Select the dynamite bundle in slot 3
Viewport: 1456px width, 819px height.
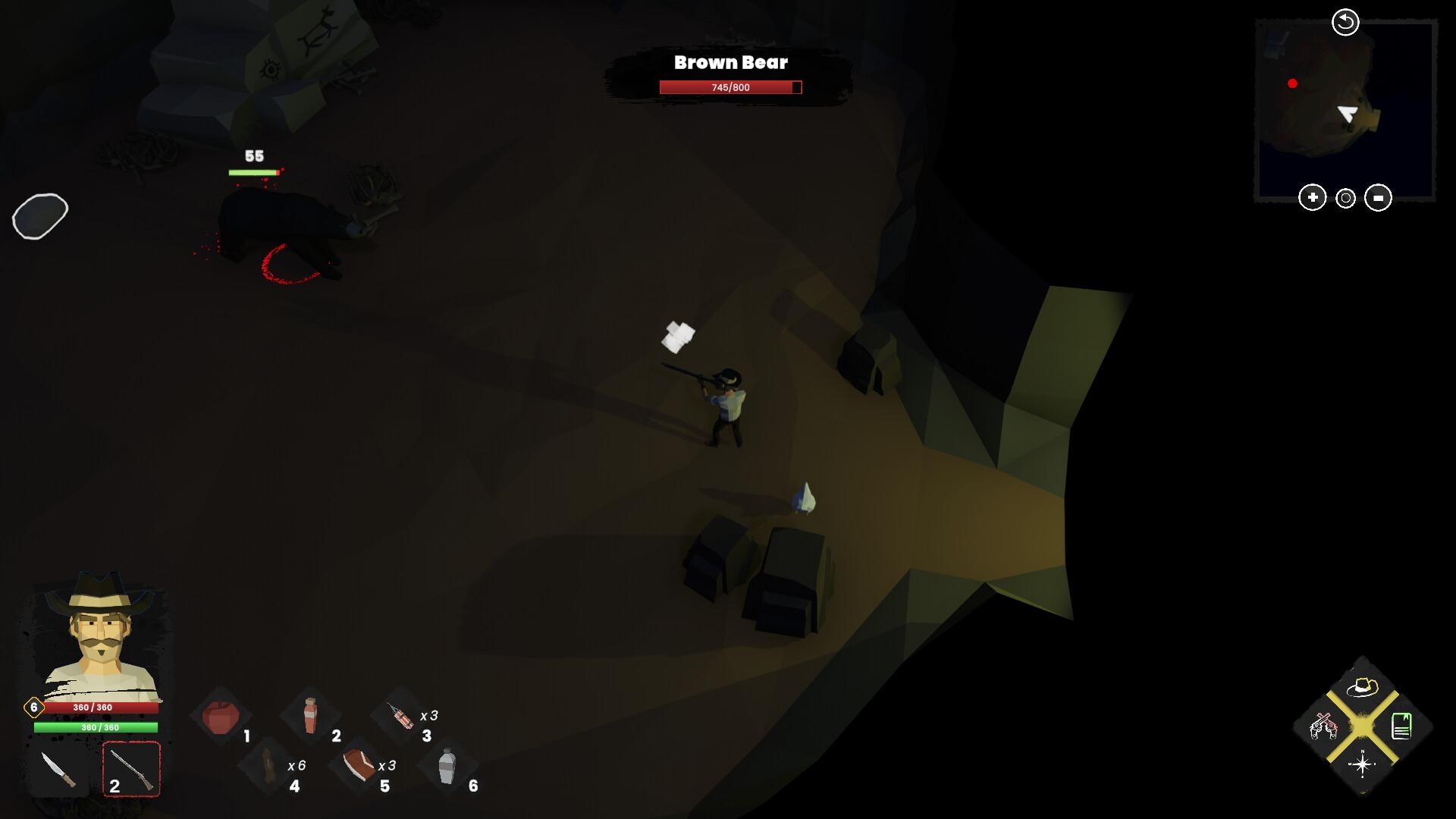(400, 716)
